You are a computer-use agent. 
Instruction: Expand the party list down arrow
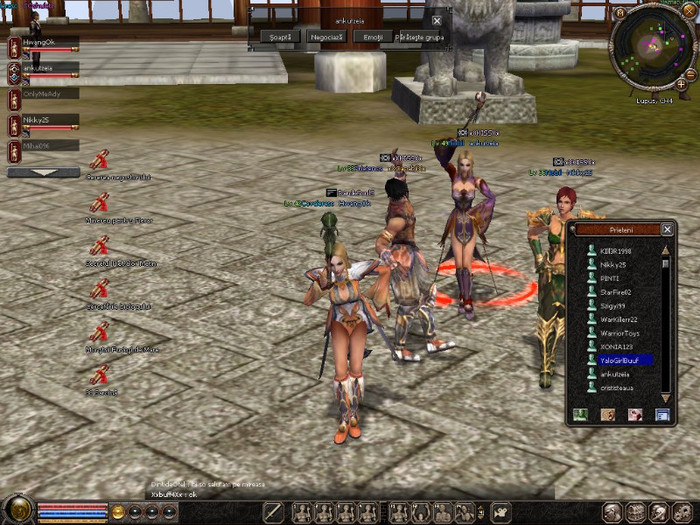pos(43,172)
